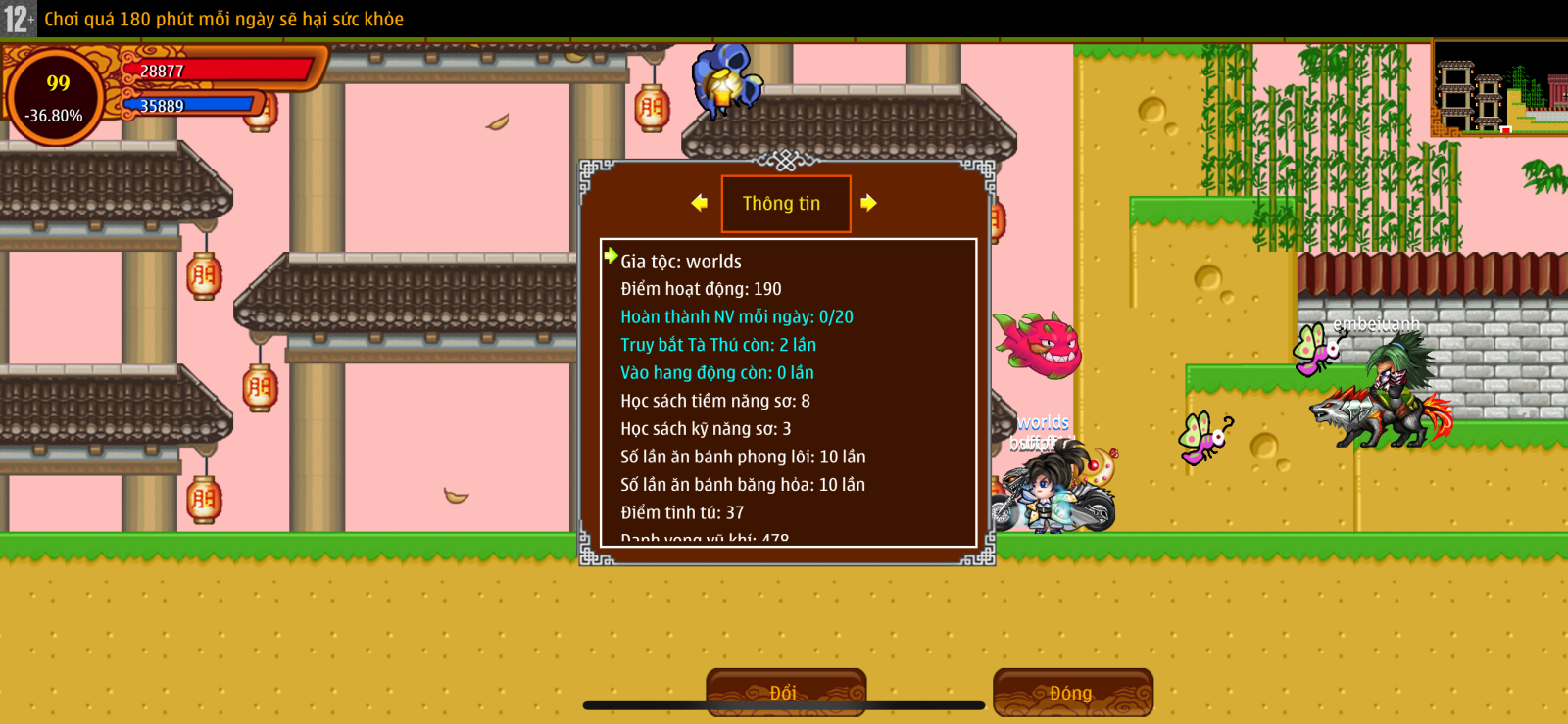Viewport: 1568px width, 724px height.
Task: Open character info via level 99 portrait
Action: pos(57,97)
